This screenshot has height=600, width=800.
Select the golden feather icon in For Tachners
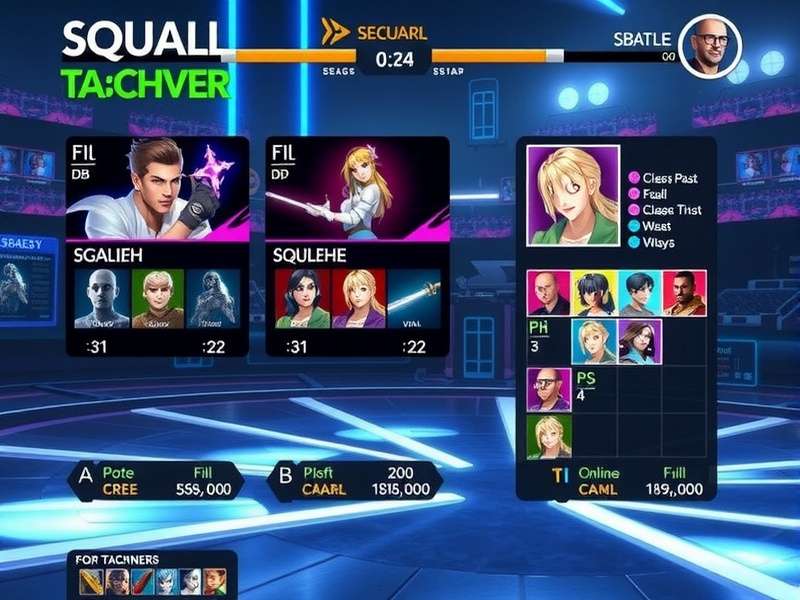(93, 580)
